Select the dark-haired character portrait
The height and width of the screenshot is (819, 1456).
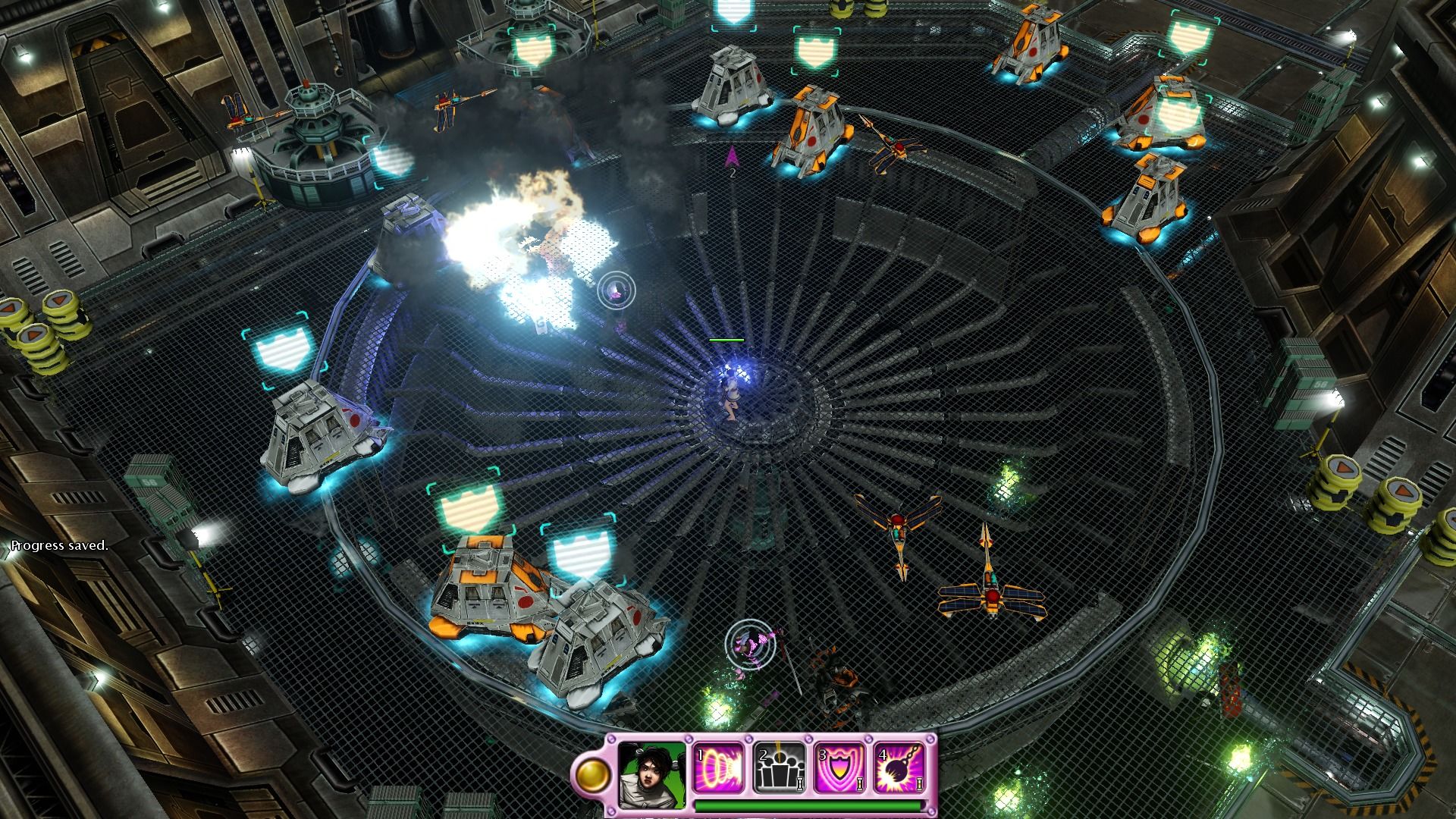pyautogui.click(x=651, y=775)
